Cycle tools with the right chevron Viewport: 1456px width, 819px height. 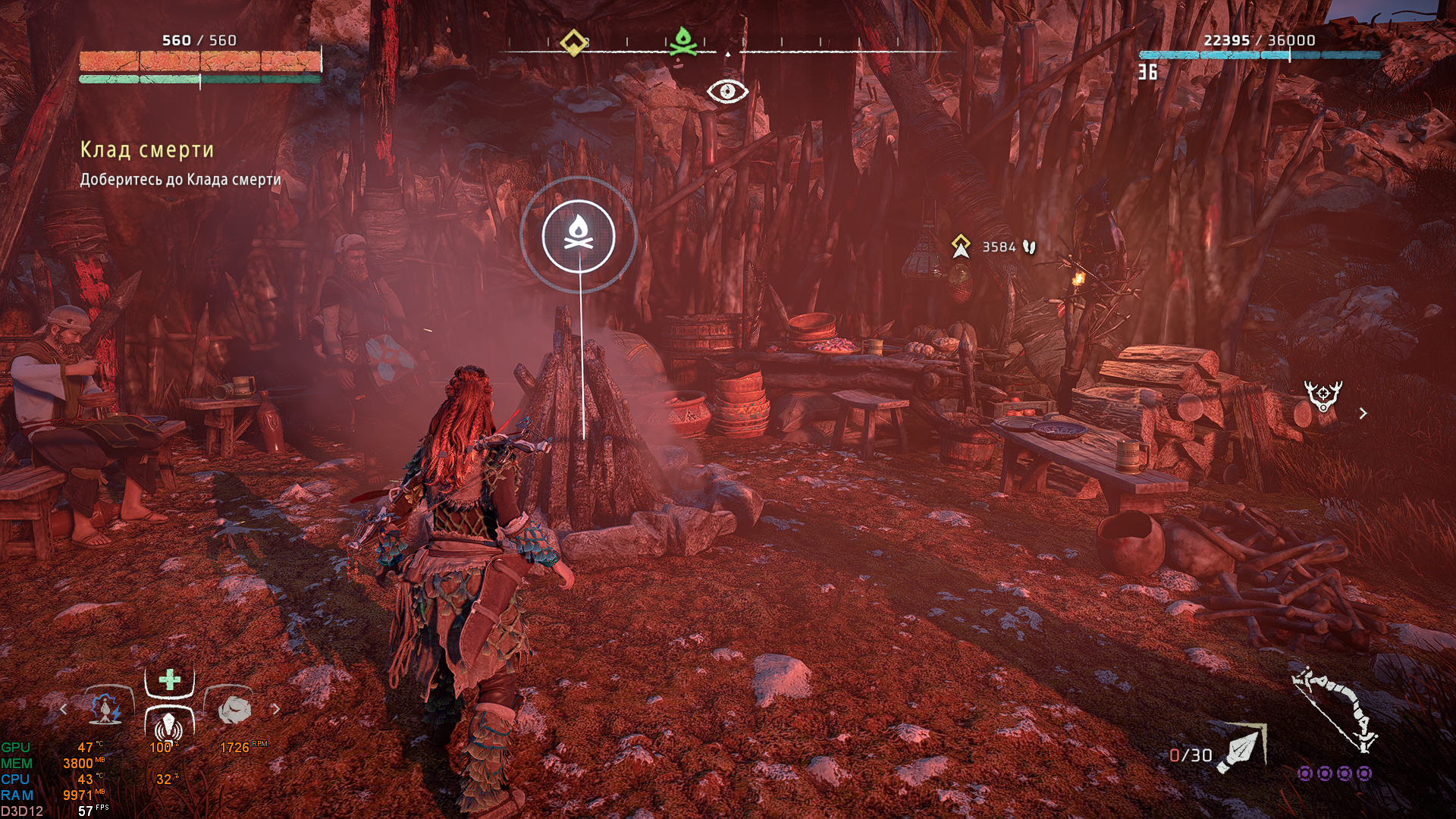276,709
